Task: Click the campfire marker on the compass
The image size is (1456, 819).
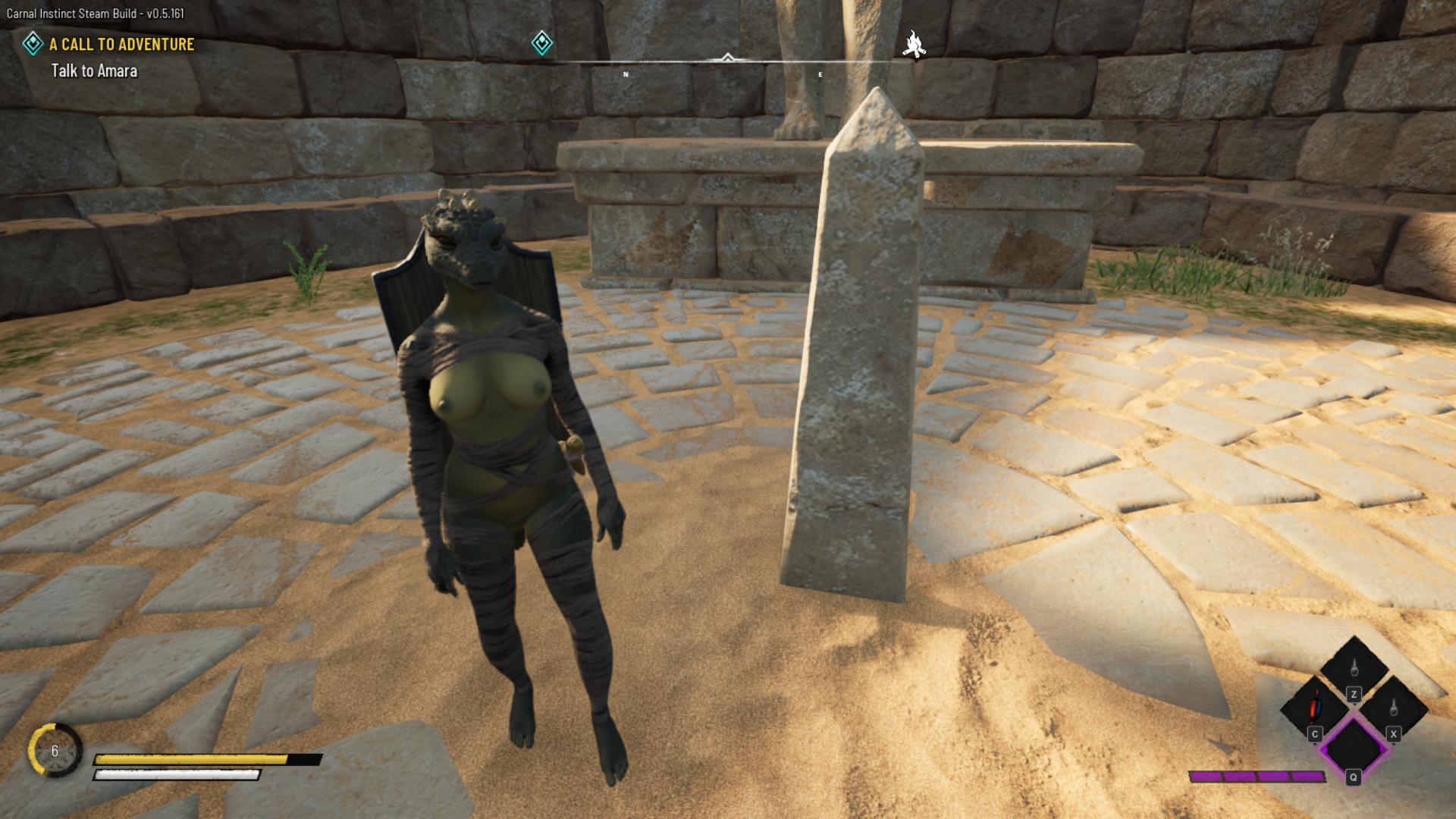Action: [x=914, y=45]
